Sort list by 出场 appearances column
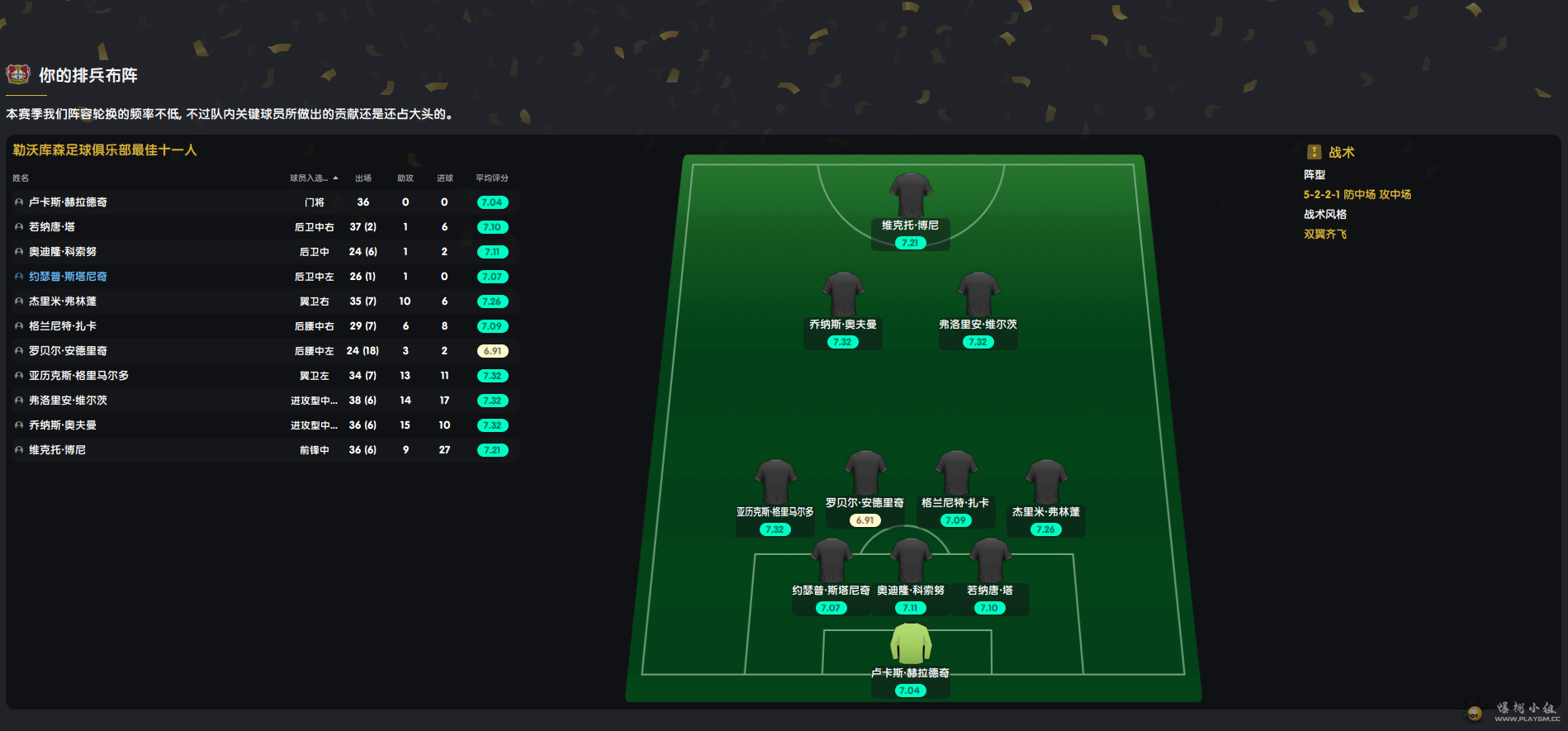The image size is (1568, 731). [363, 178]
